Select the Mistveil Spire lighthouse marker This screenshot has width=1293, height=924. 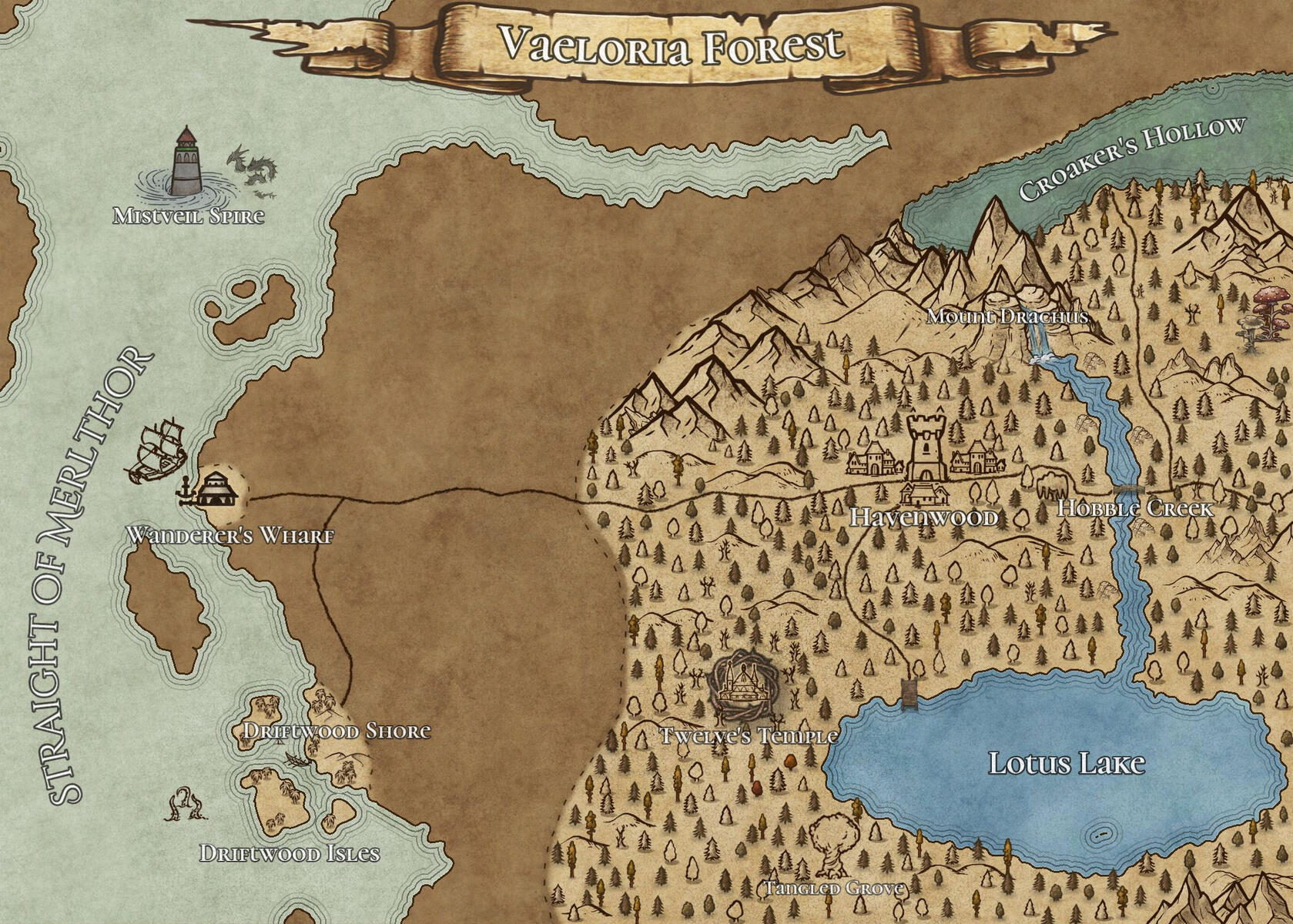[x=186, y=162]
